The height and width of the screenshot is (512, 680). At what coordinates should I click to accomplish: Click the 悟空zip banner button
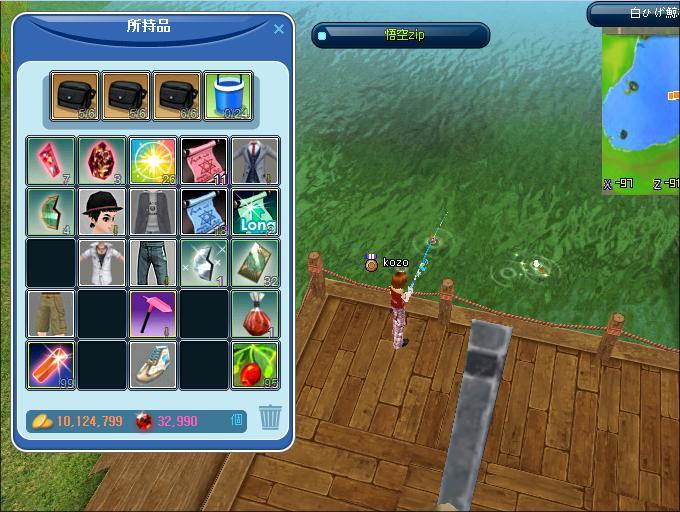(401, 36)
